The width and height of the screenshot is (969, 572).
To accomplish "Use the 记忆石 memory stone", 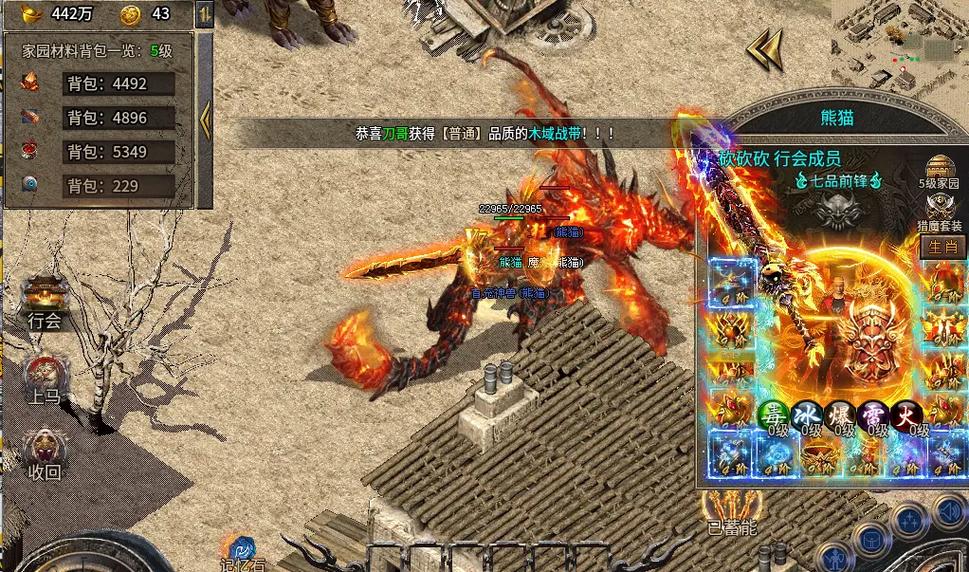I will (240, 550).
